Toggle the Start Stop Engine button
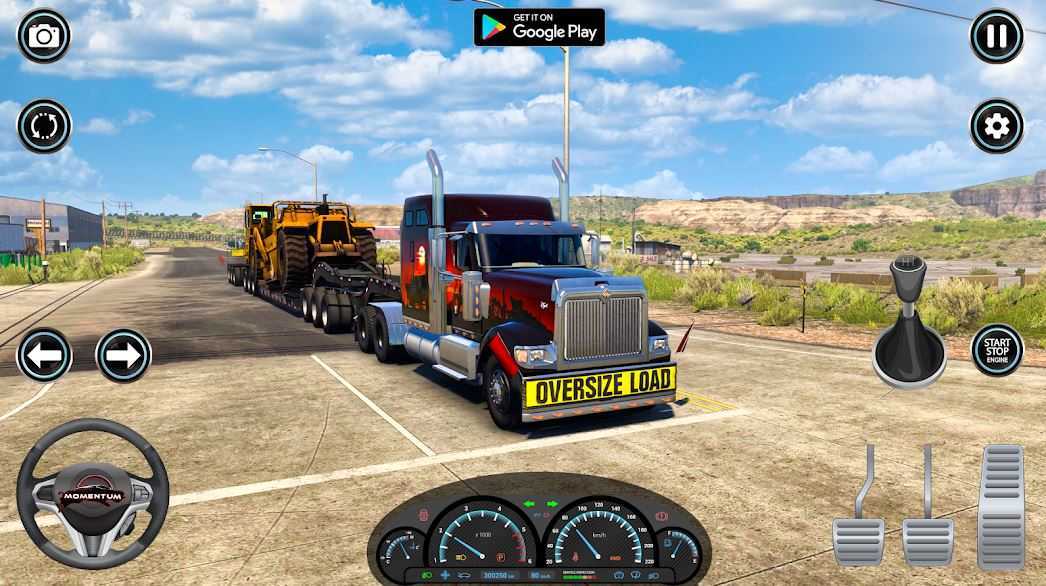 pos(997,350)
